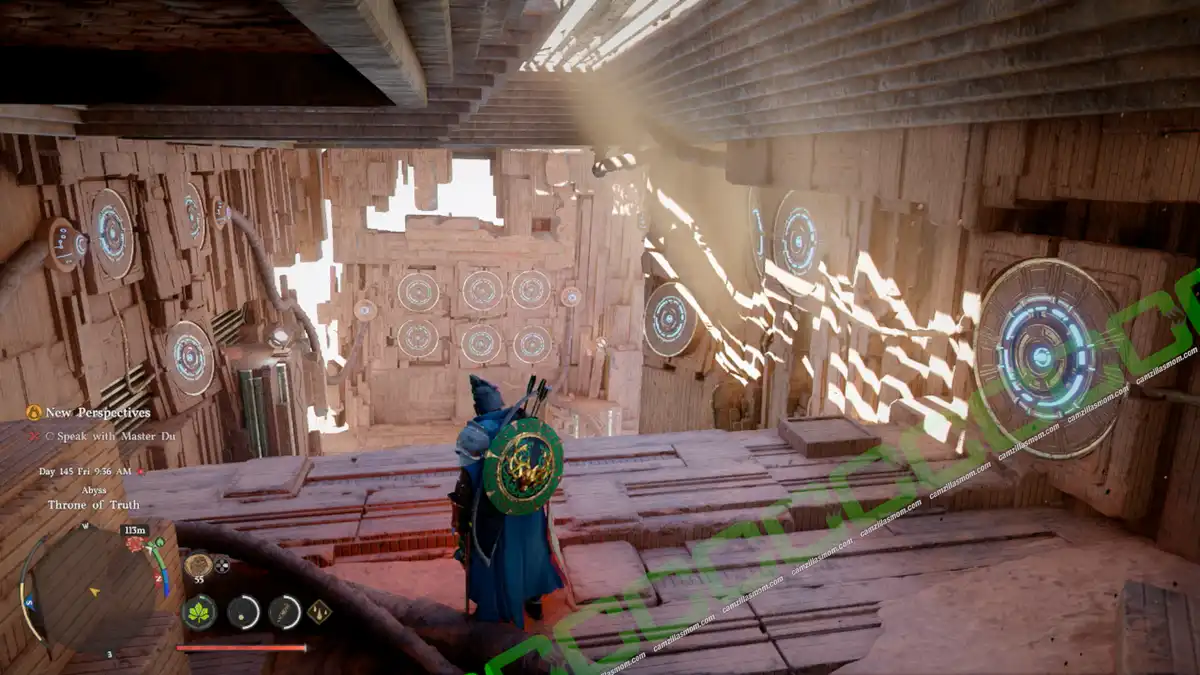Use the round item with count 55
This screenshot has height=675, width=1200.
pos(198,564)
